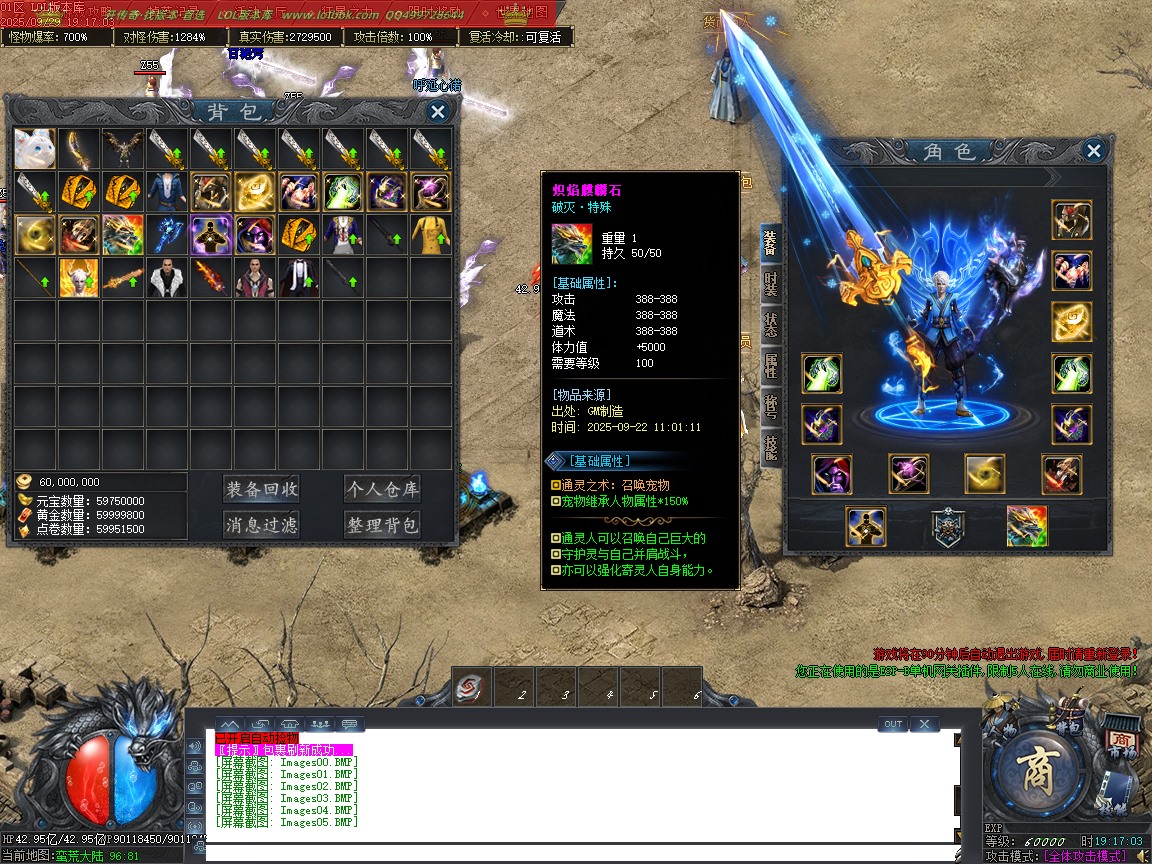Close the 背包 backpack window

pos(437,112)
